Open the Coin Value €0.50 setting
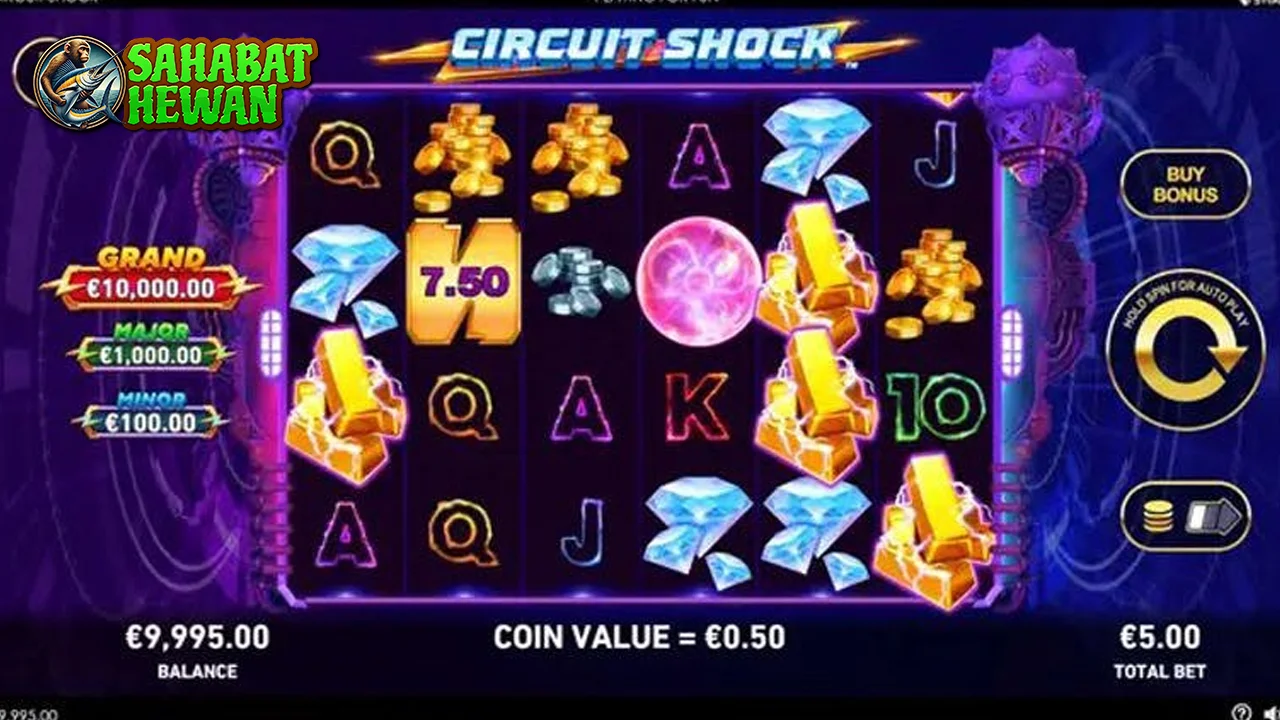The height and width of the screenshot is (720, 1280). pyautogui.click(x=640, y=634)
